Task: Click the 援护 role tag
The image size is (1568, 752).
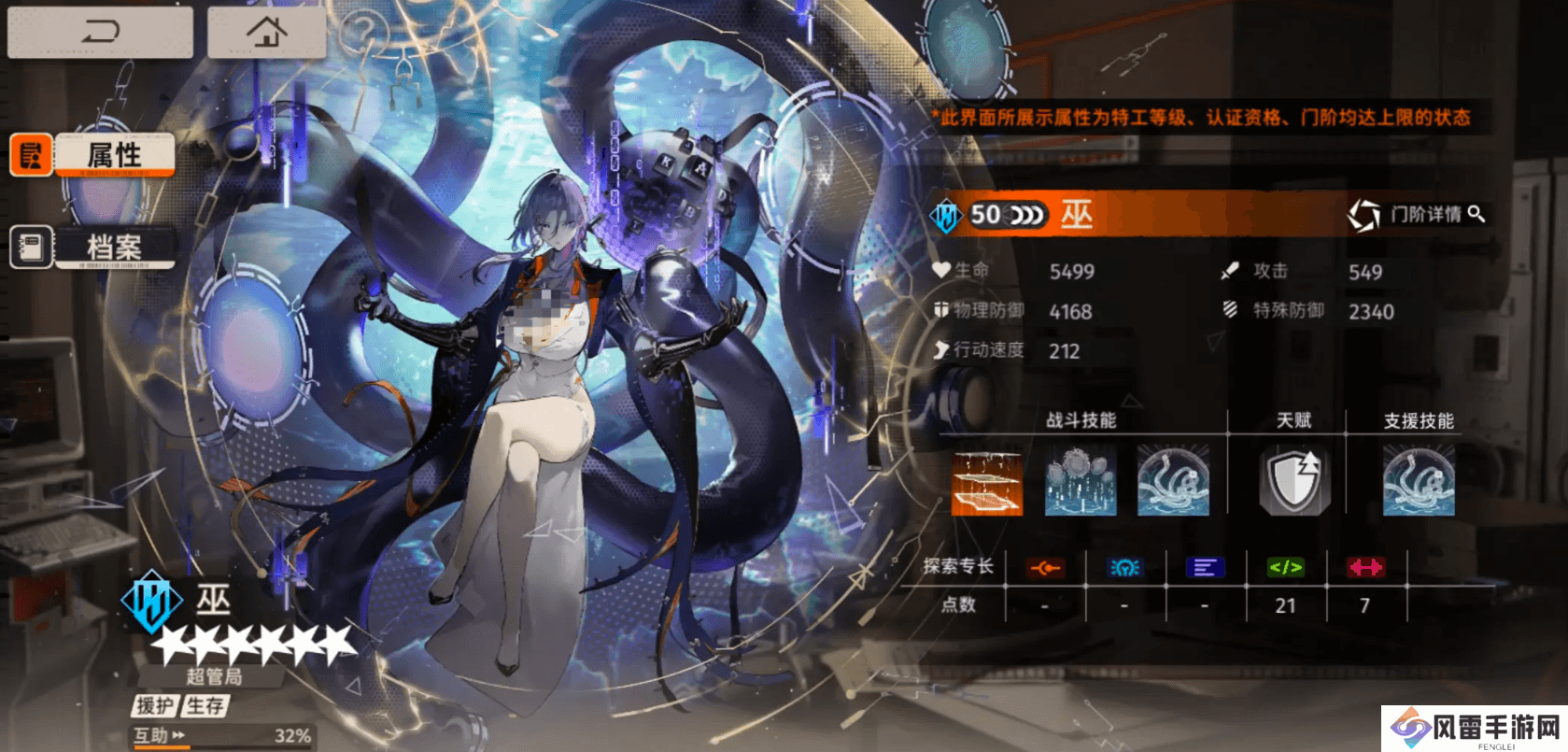Action: point(155,705)
